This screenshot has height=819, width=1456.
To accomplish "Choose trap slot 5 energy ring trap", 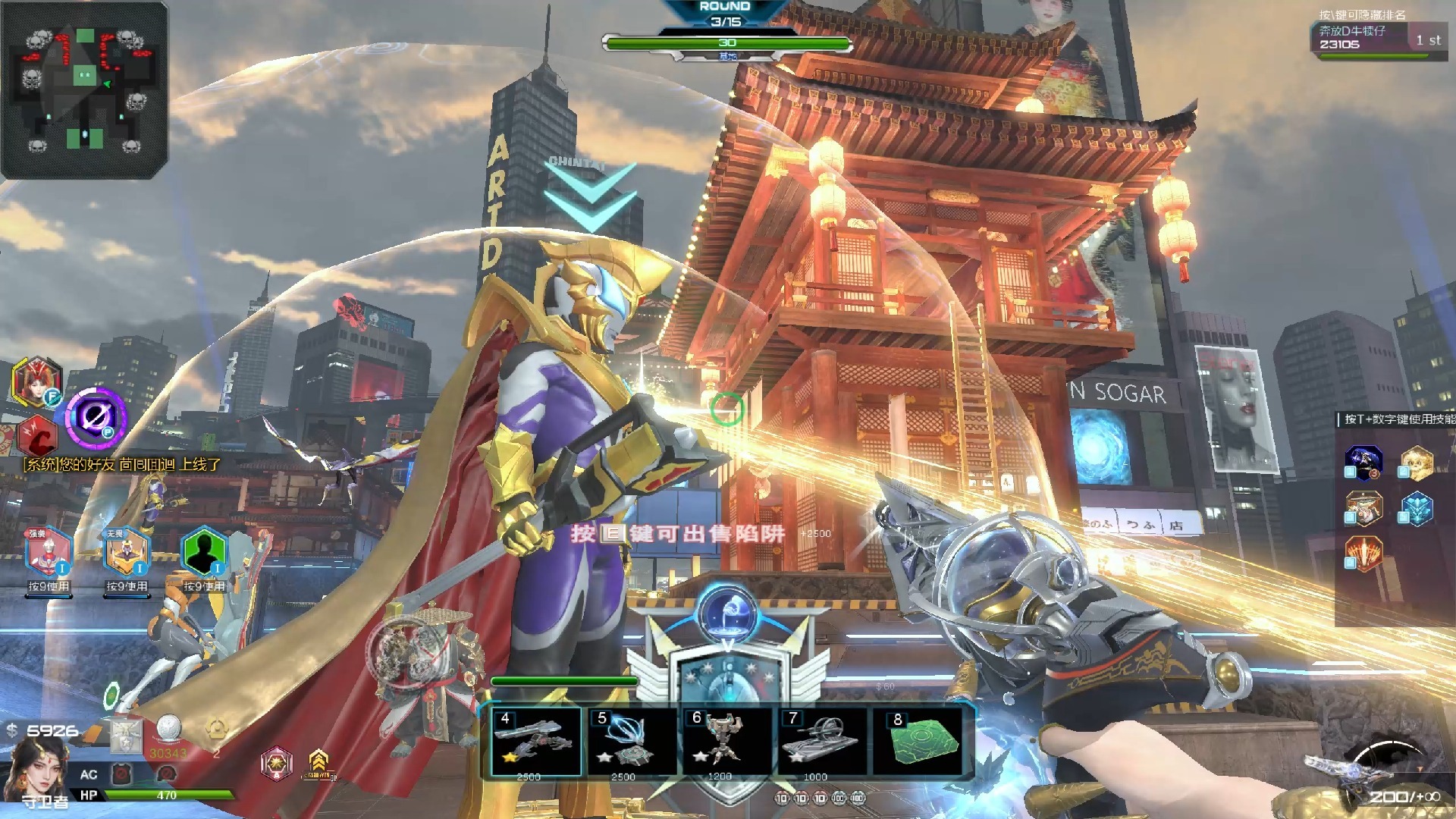I will point(629,742).
